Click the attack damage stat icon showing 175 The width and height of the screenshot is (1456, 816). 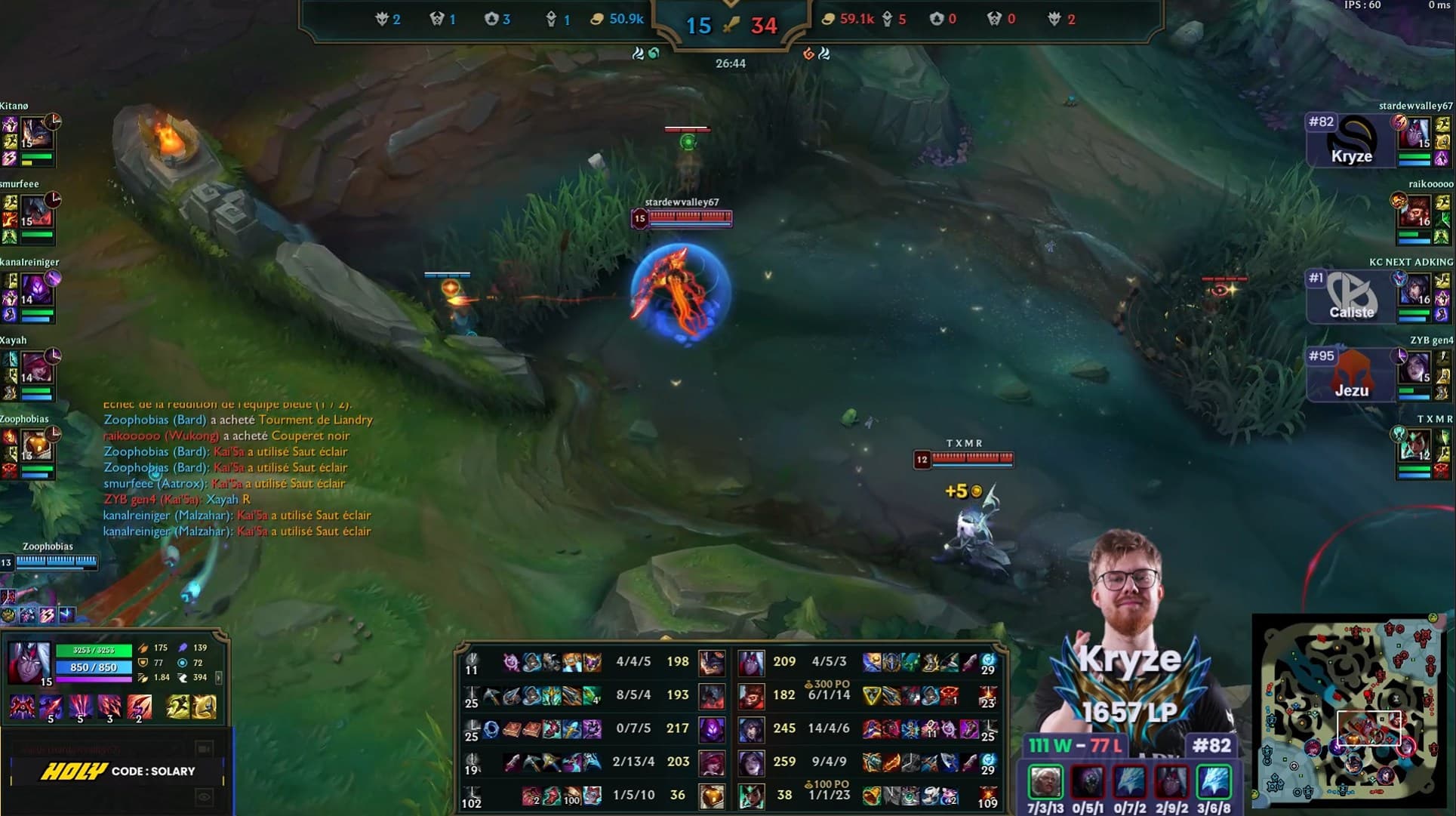143,648
